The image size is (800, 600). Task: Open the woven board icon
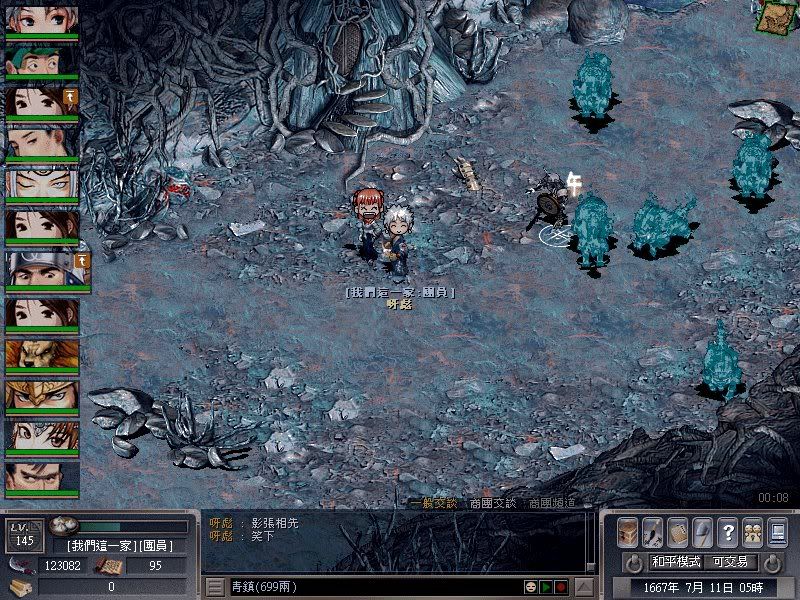pyautogui.click(x=677, y=532)
